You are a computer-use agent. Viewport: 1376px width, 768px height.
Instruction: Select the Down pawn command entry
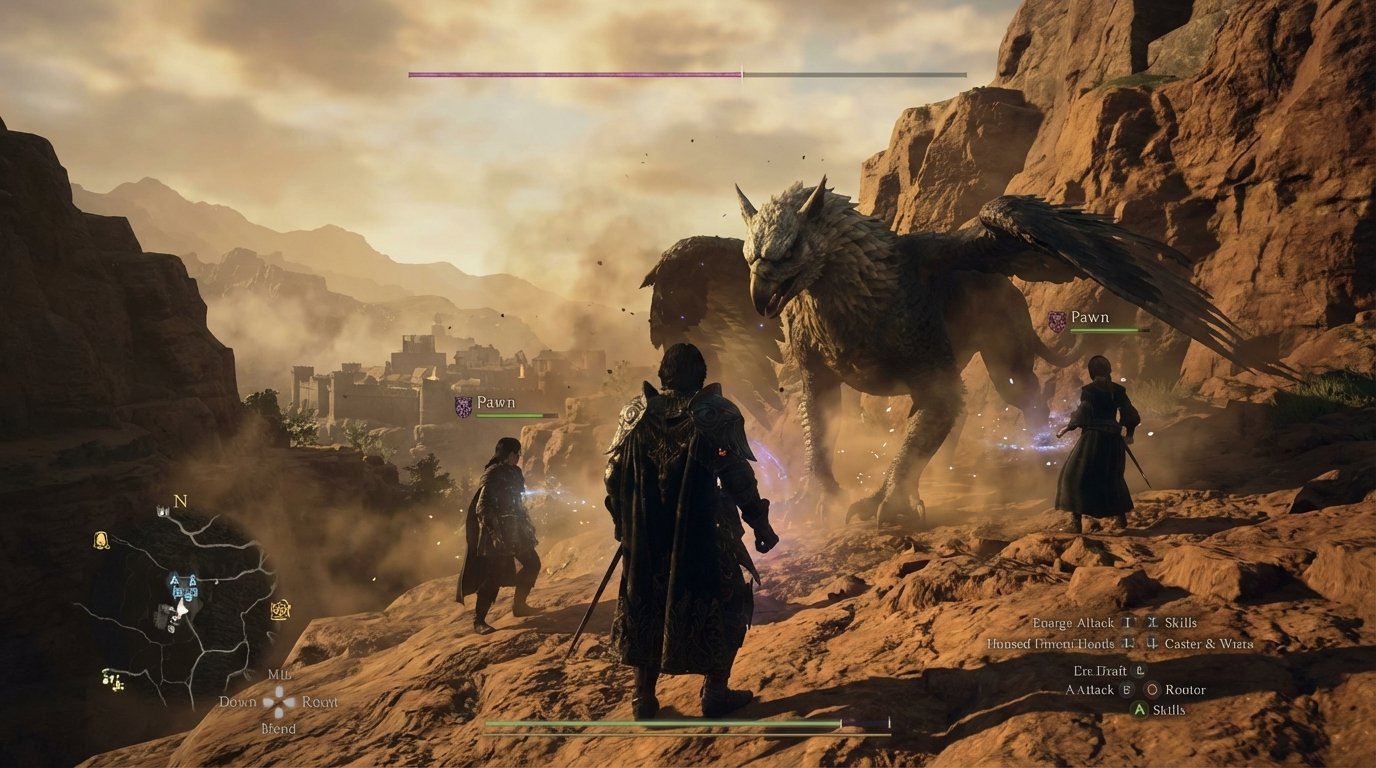click(239, 701)
